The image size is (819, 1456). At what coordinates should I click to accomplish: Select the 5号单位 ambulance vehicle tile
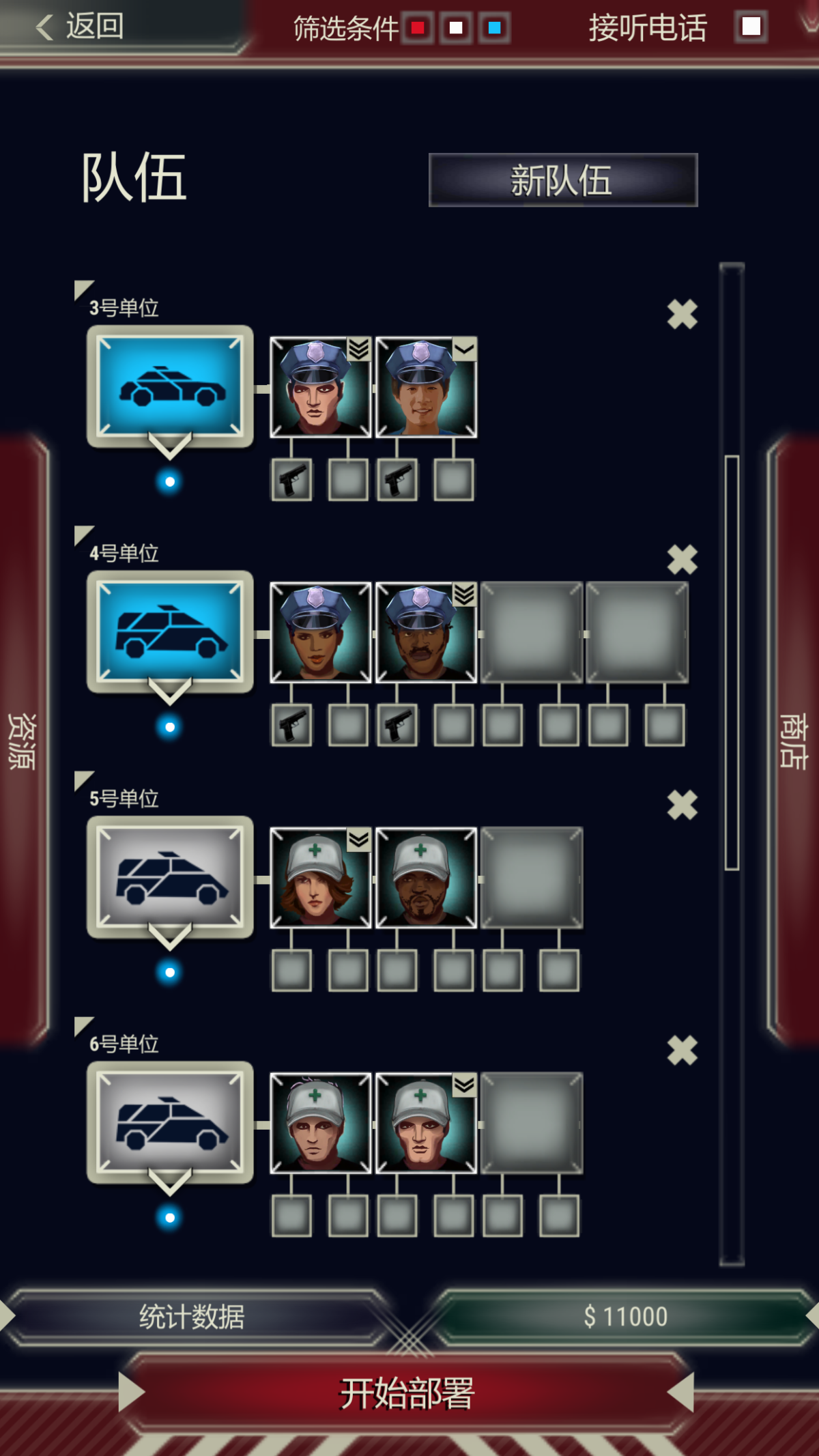[x=170, y=877]
